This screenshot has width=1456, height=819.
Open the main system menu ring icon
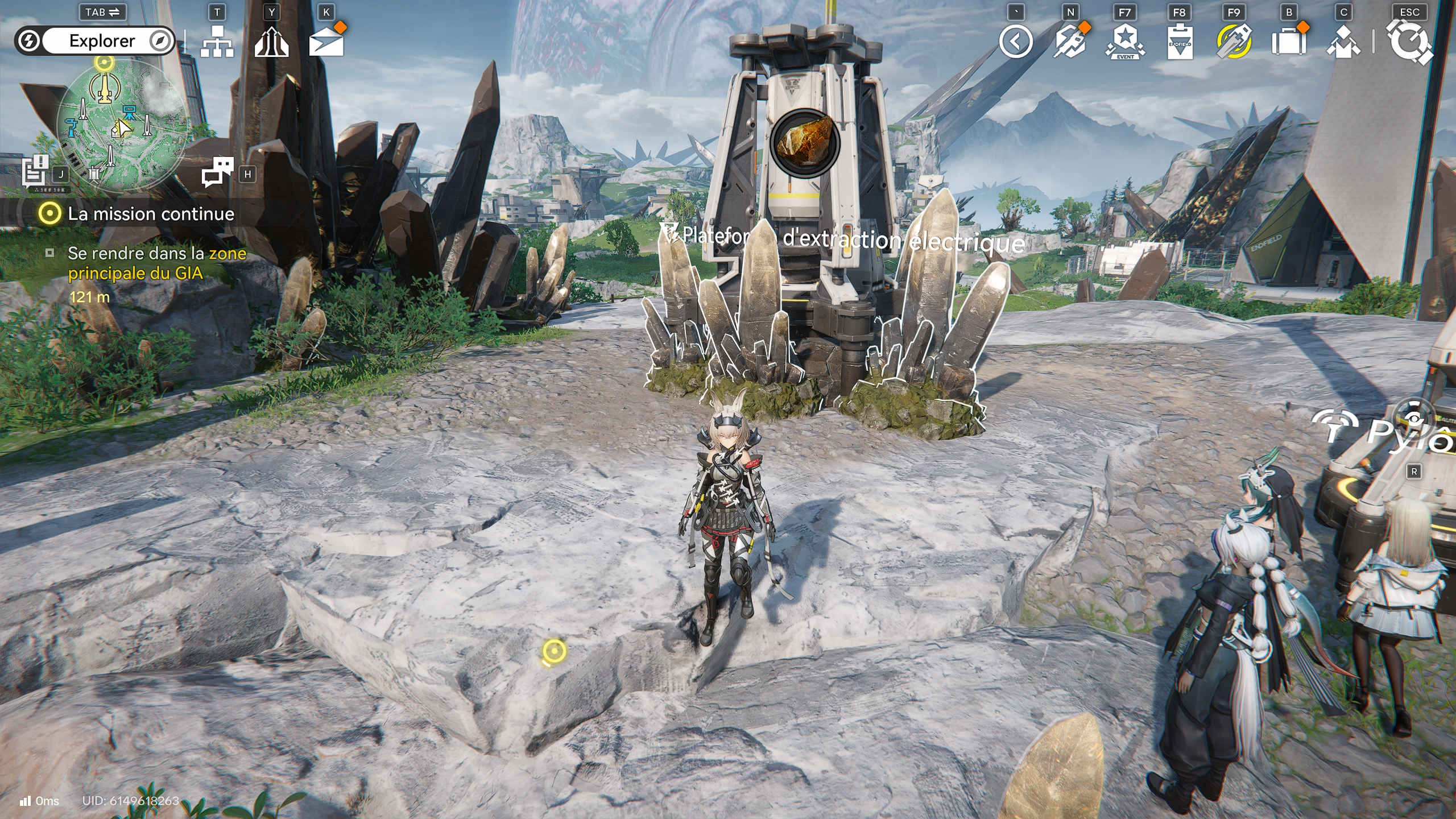(1409, 42)
